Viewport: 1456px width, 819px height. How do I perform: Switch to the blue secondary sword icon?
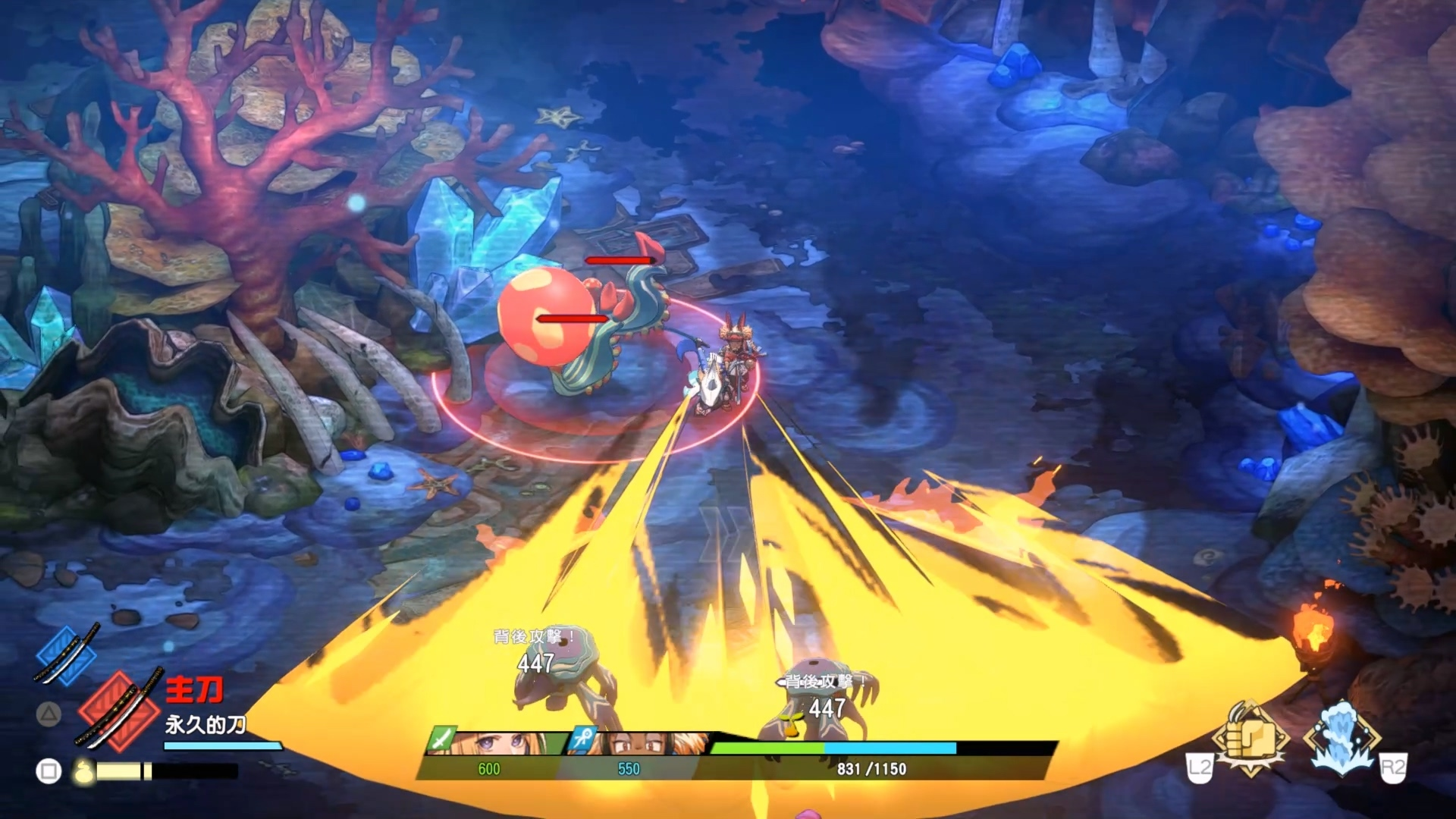pos(67,654)
